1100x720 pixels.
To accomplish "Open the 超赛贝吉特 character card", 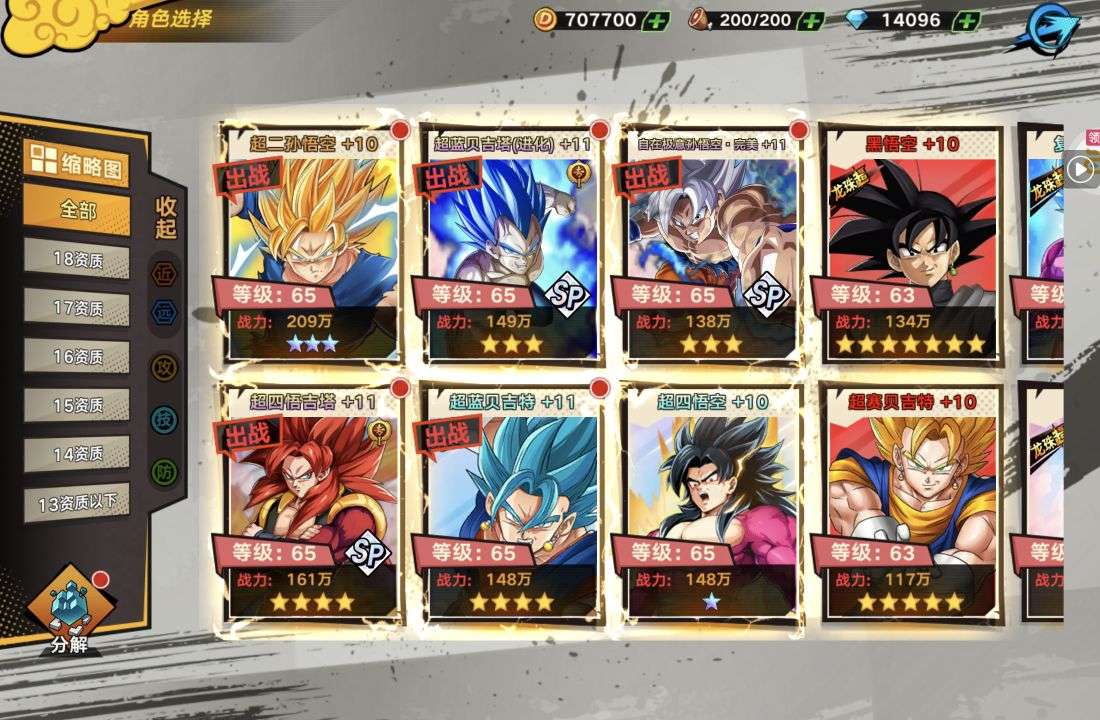I will coord(912,503).
